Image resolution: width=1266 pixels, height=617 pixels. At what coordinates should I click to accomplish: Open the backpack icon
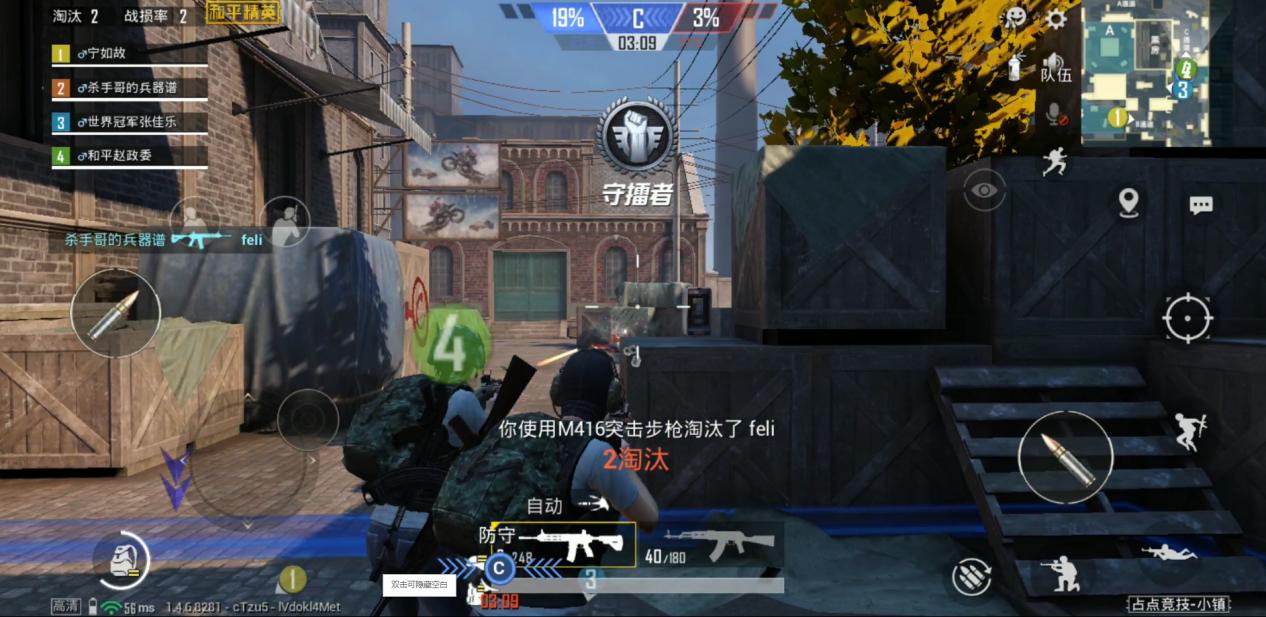pos(121,560)
